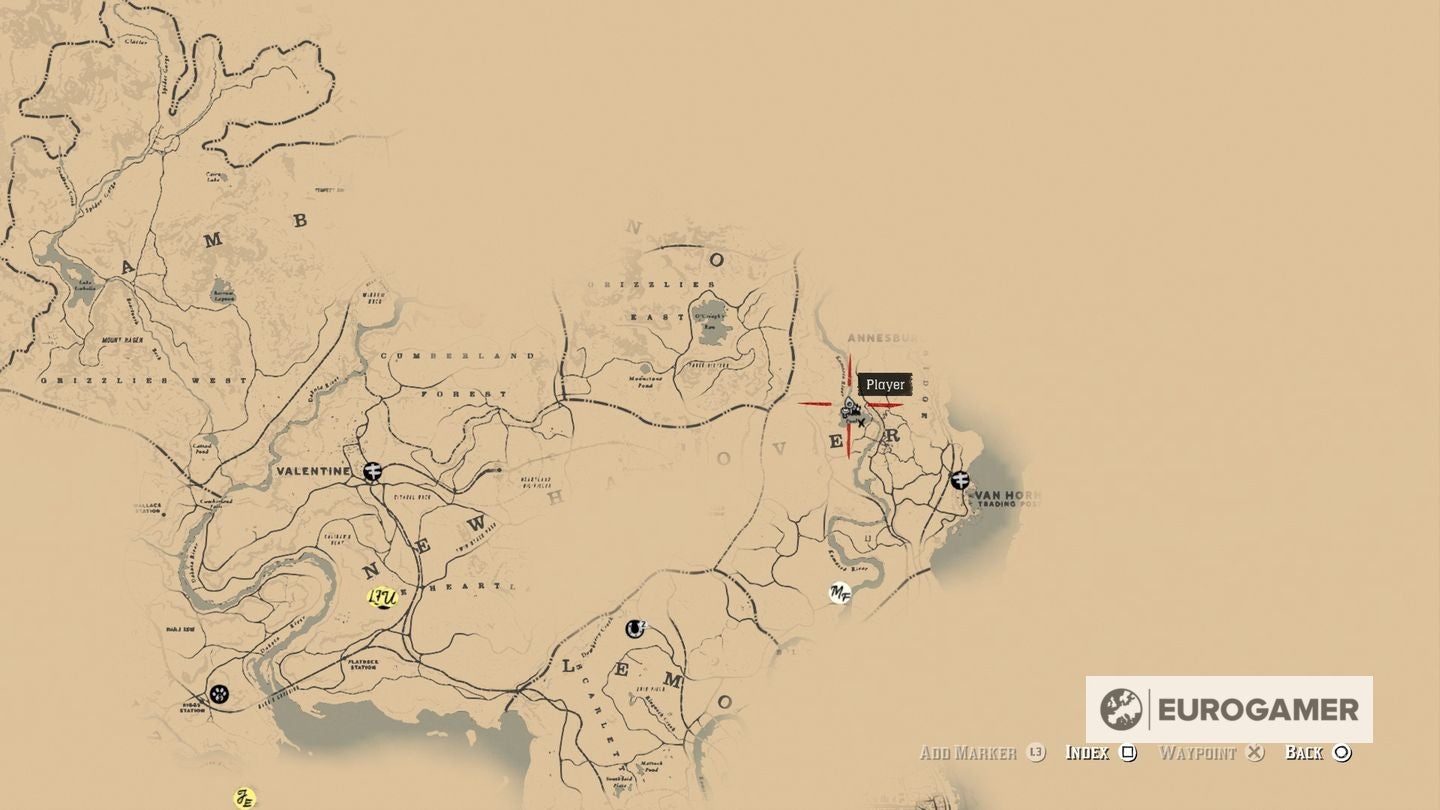
Task: Click the Player name tooltip
Action: point(885,384)
